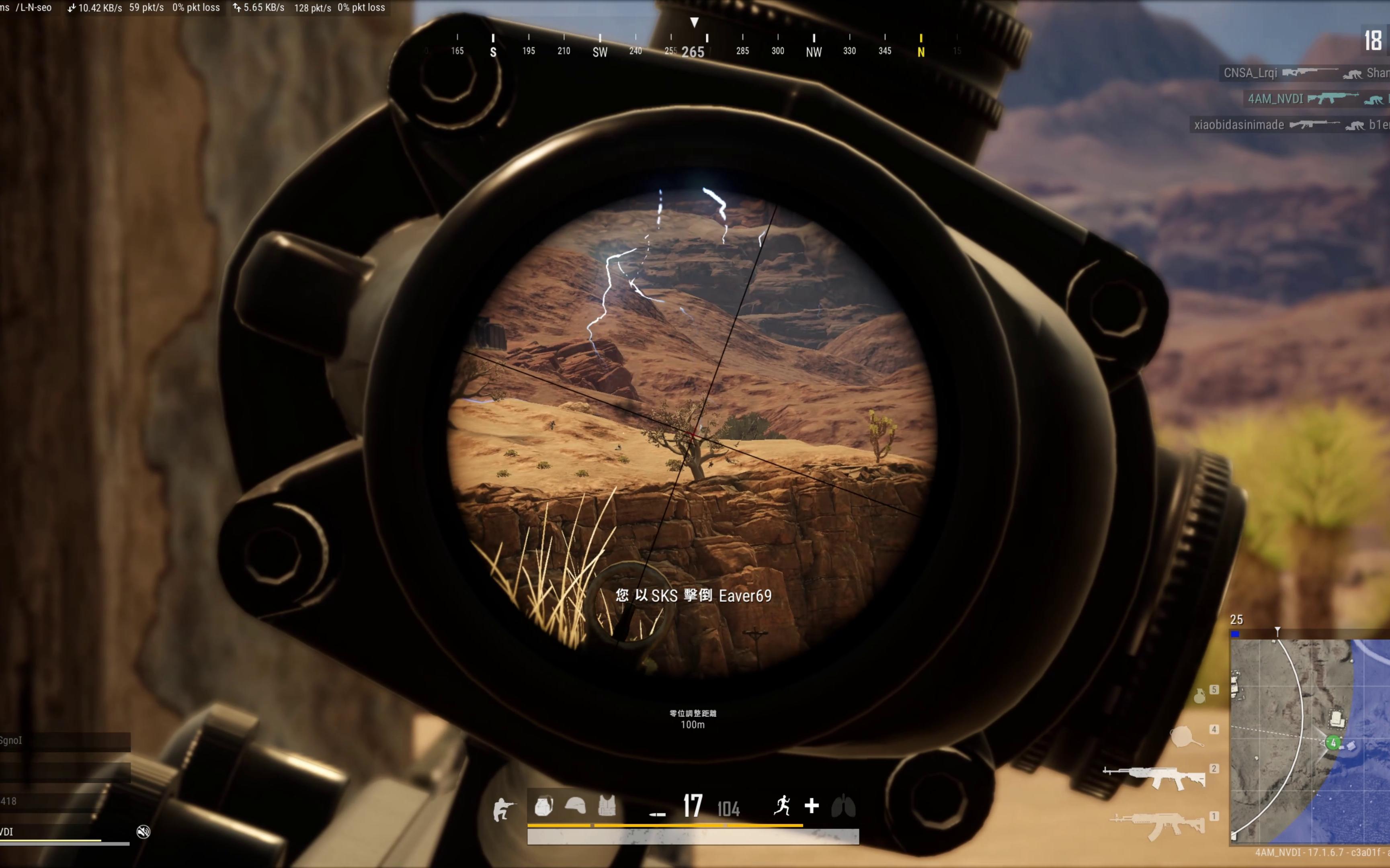1390x868 pixels.
Task: Click the running man boost icon
Action: click(x=782, y=806)
